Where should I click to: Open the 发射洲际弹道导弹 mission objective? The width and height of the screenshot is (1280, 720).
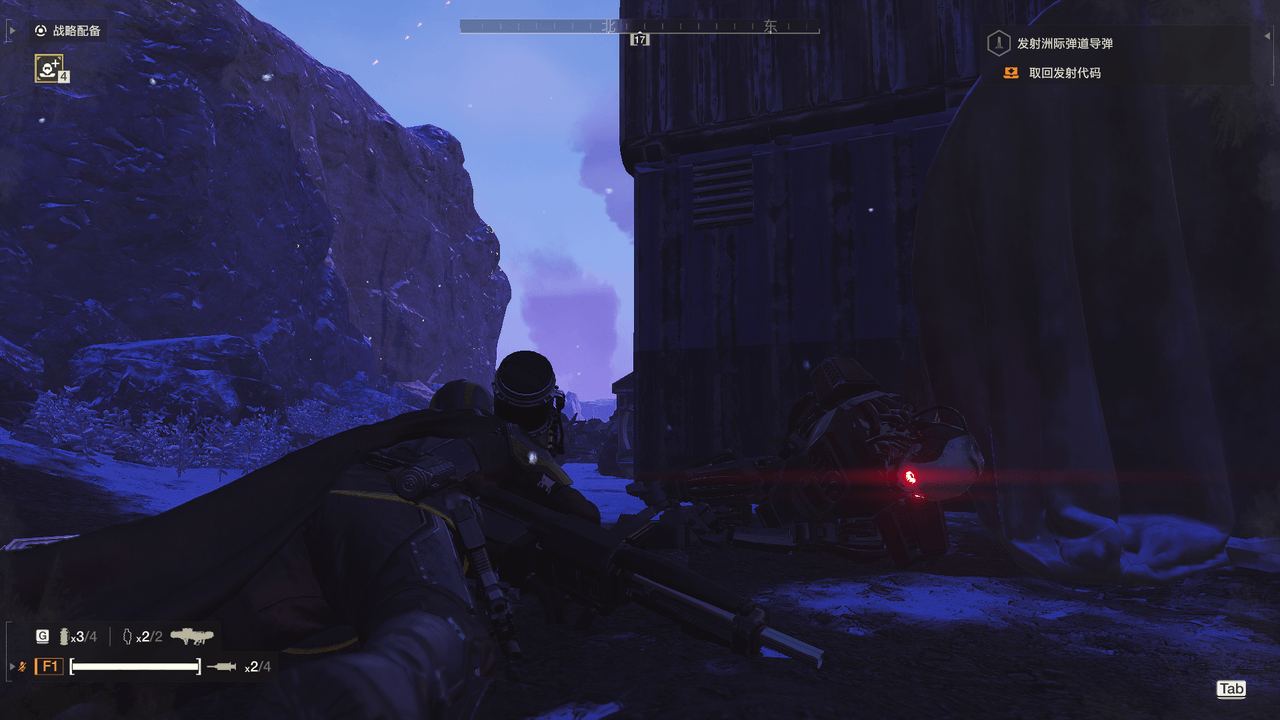[x=1064, y=43]
